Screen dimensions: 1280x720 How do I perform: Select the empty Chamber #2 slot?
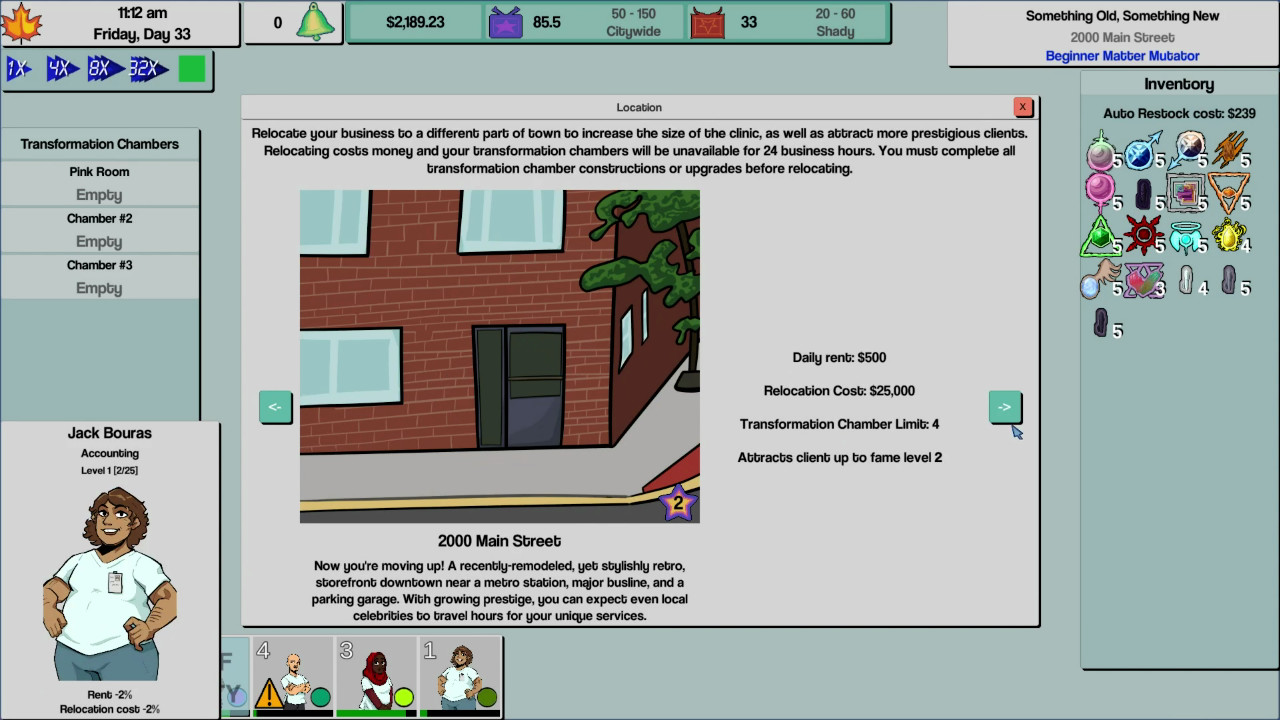[x=99, y=230]
